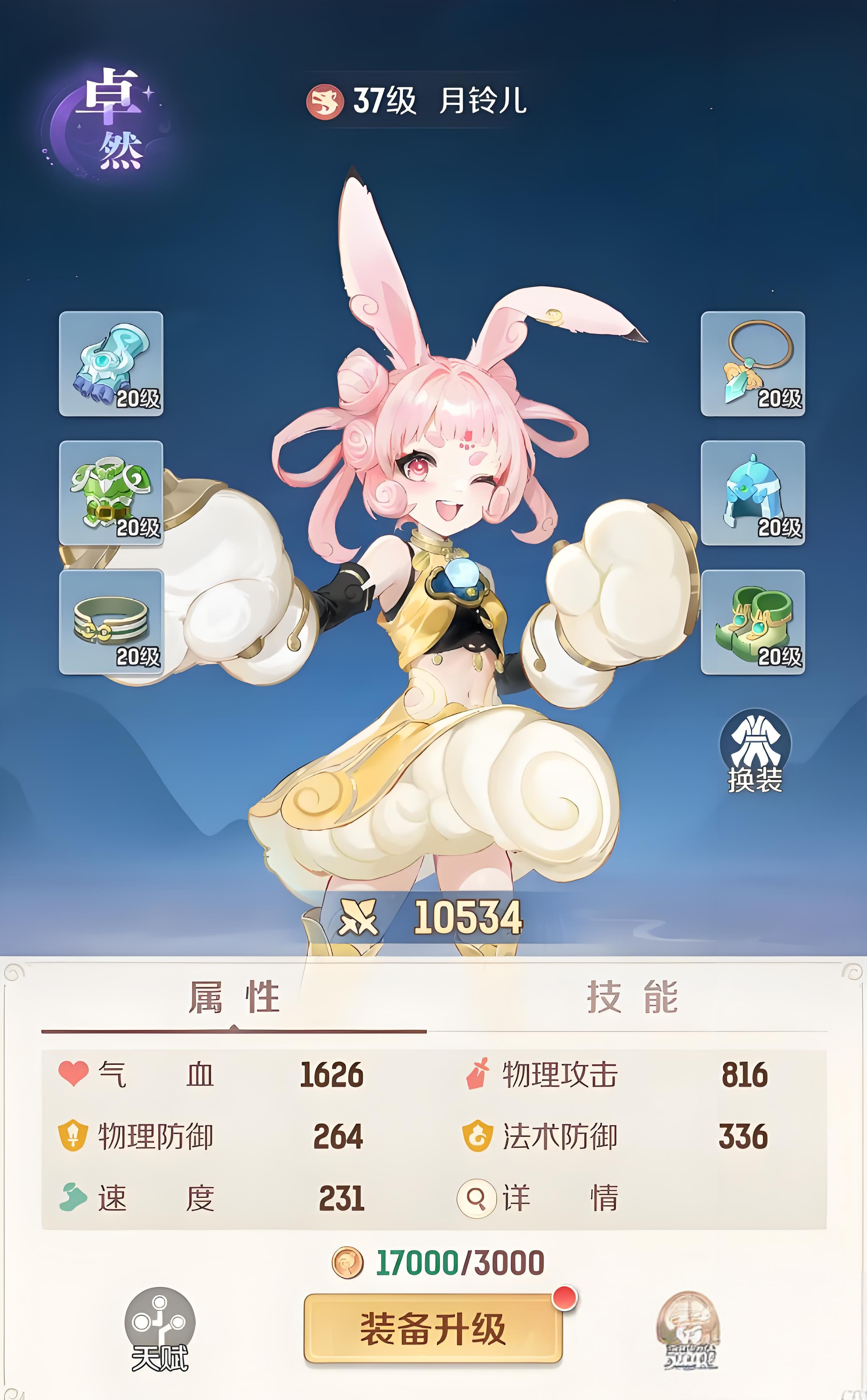This screenshot has height=1400, width=867.
Task: Switch to the 属性 attributes tab
Action: (x=234, y=997)
